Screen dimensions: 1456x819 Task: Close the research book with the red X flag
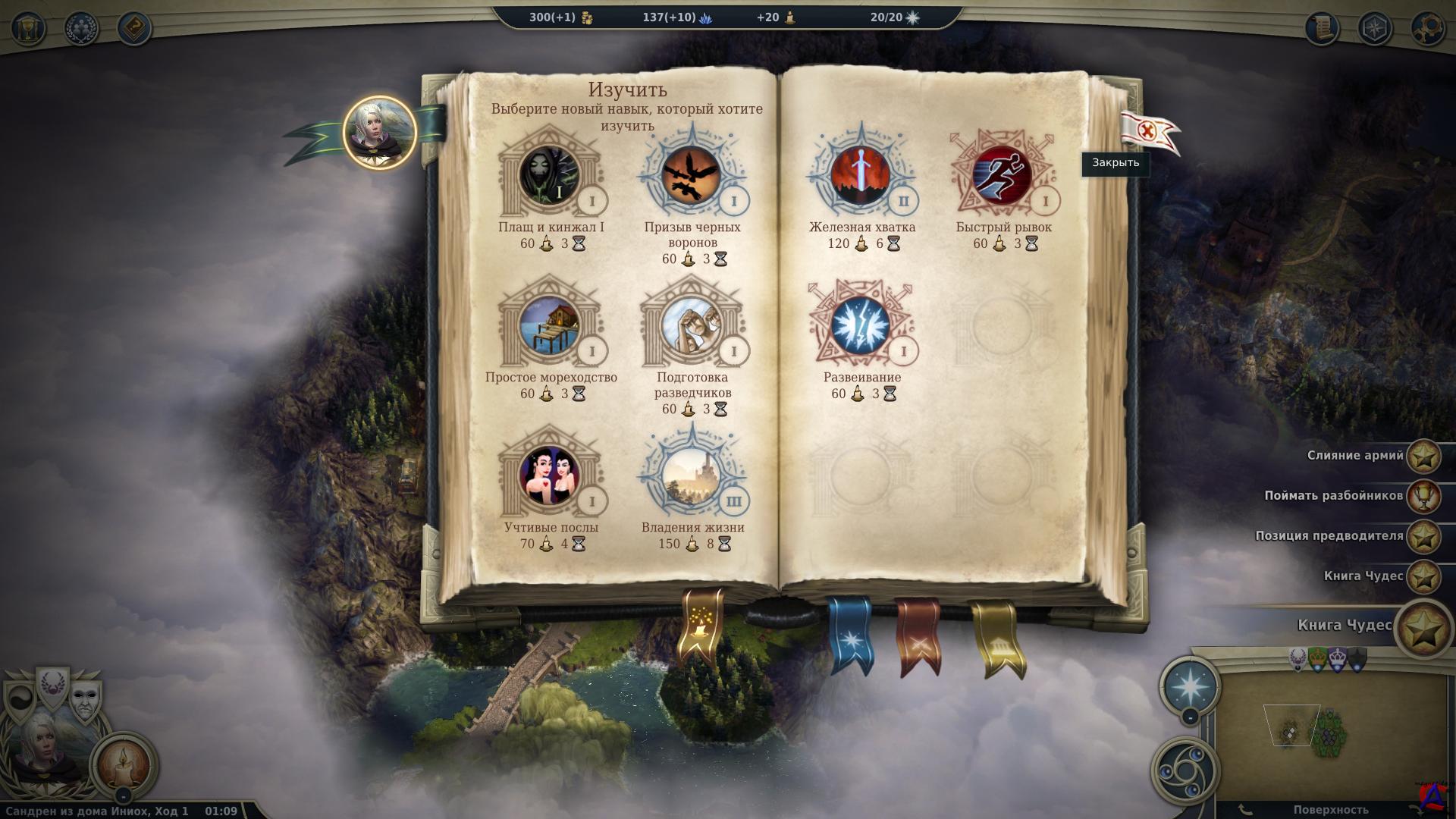pyautogui.click(x=1147, y=132)
